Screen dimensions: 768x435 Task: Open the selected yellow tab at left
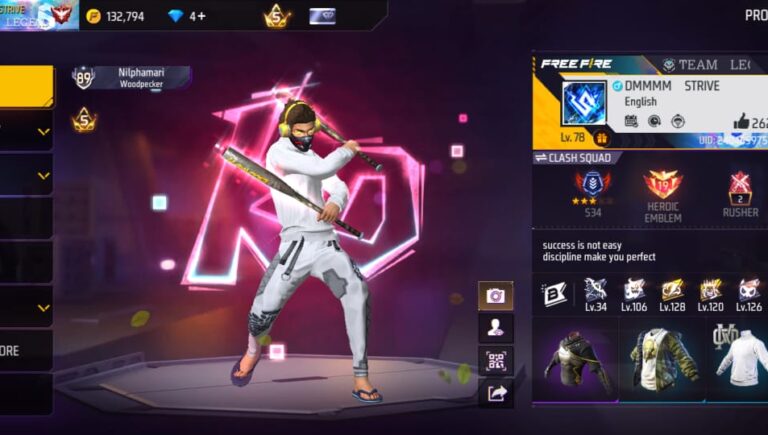click(26, 87)
